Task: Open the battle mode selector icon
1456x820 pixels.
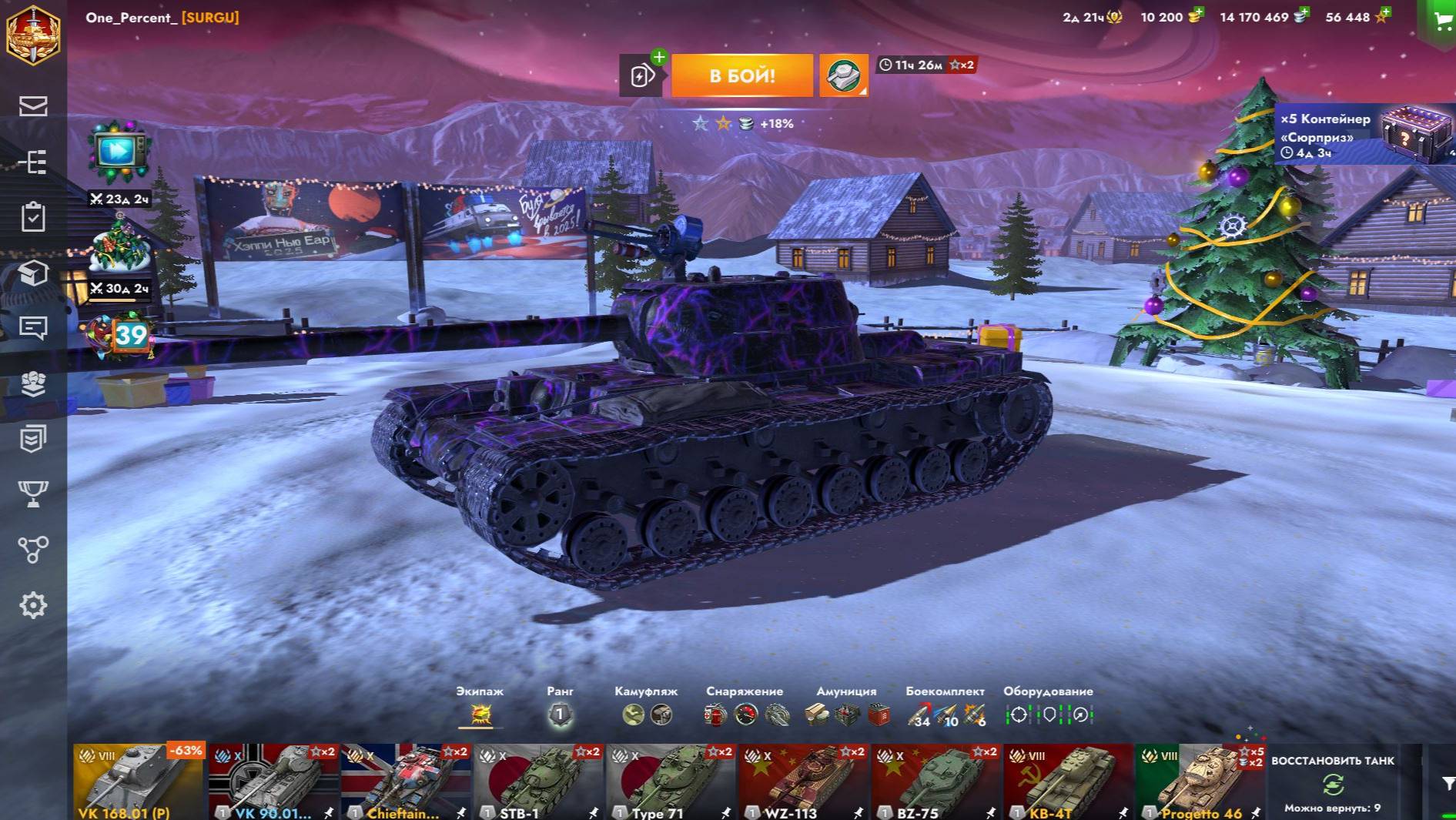Action: (x=843, y=75)
